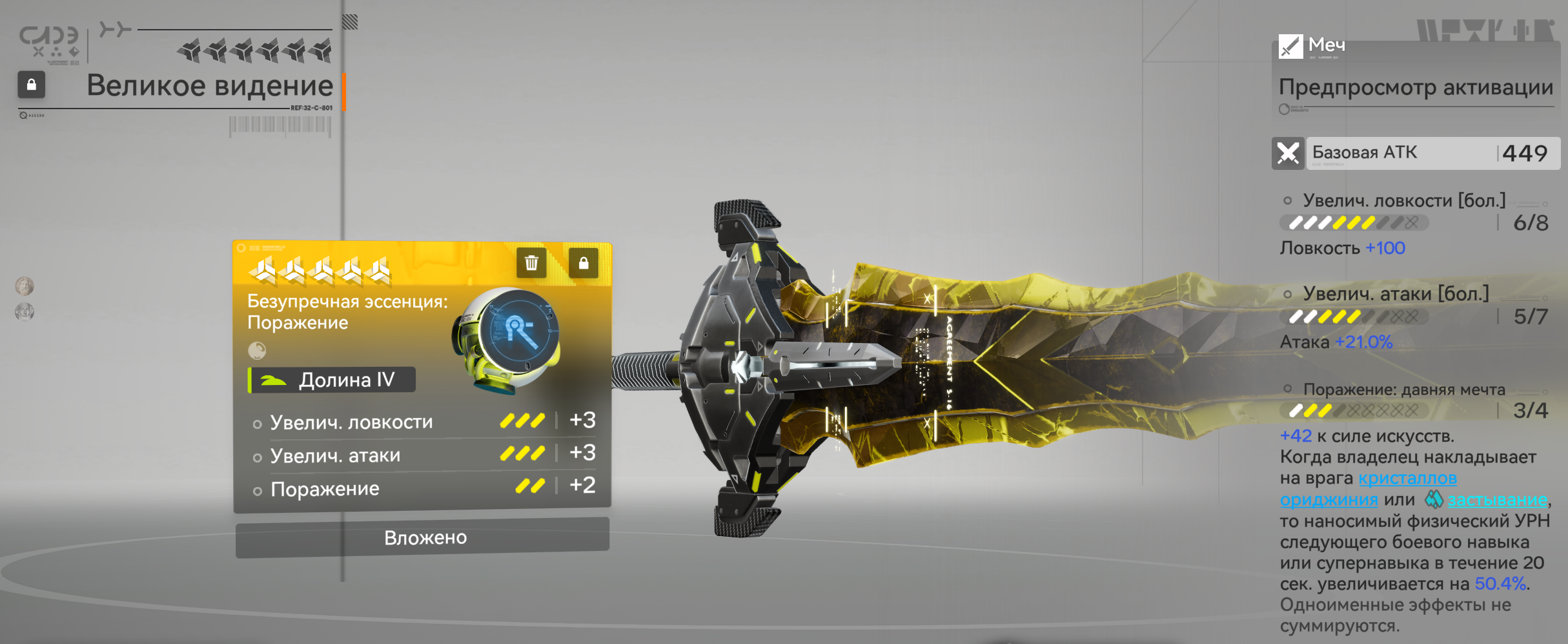Open the застывание term link
The height and width of the screenshot is (644, 1568).
pyautogui.click(x=1496, y=500)
